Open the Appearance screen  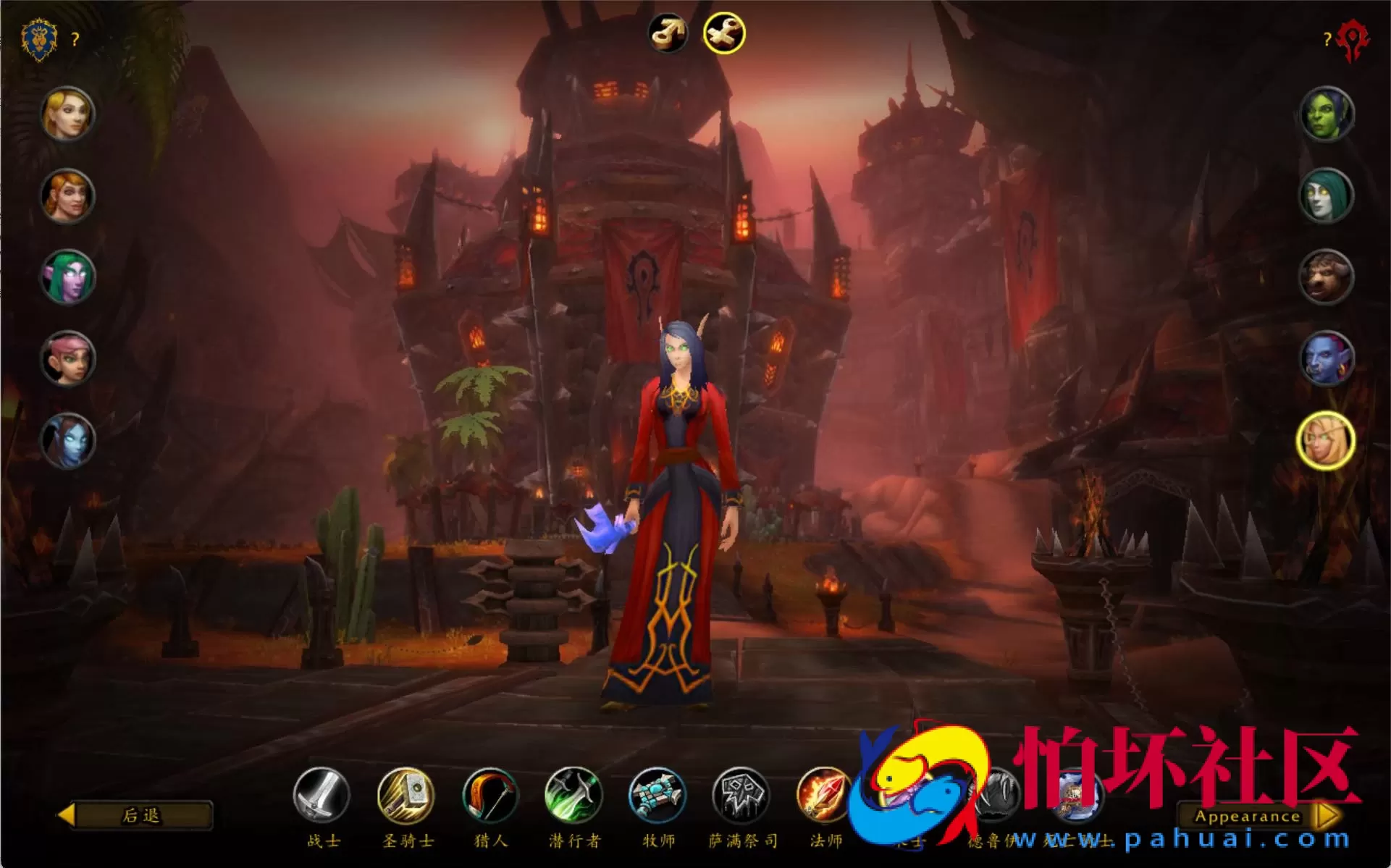pos(1250,817)
